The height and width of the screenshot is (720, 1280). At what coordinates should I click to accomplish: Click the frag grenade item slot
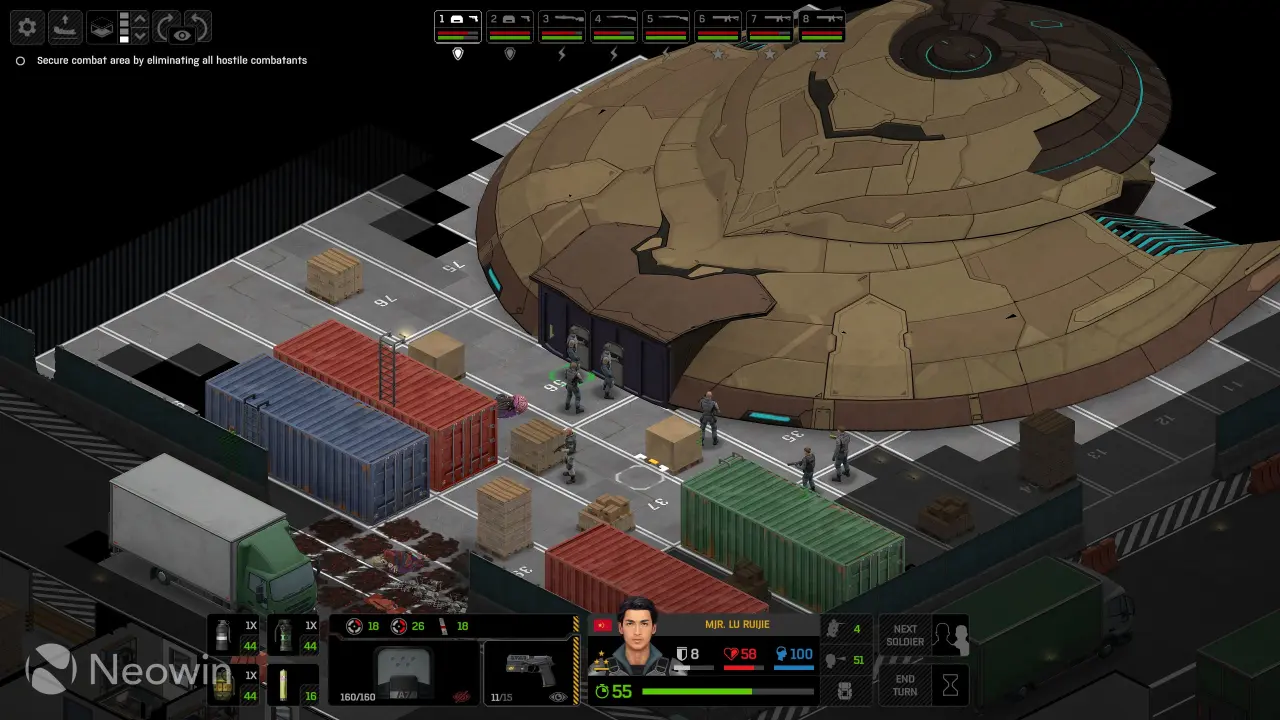(223, 687)
